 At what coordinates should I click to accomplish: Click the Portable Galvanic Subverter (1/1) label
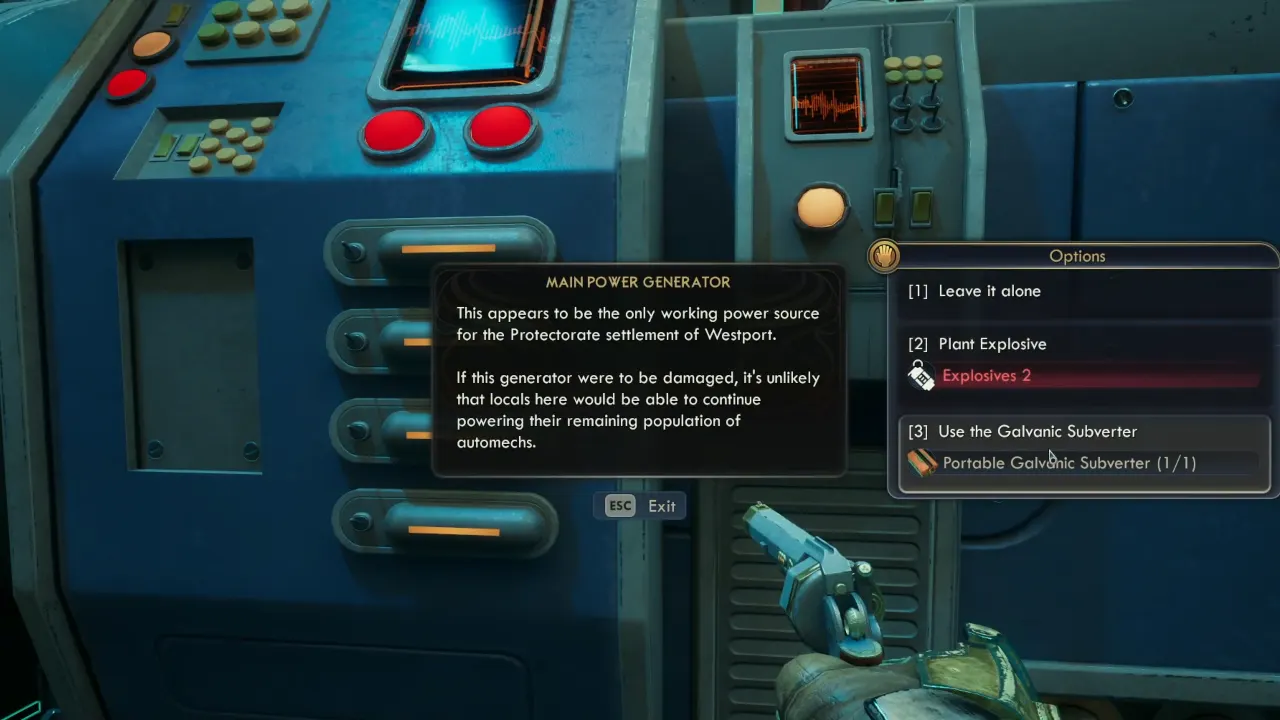[1069, 463]
